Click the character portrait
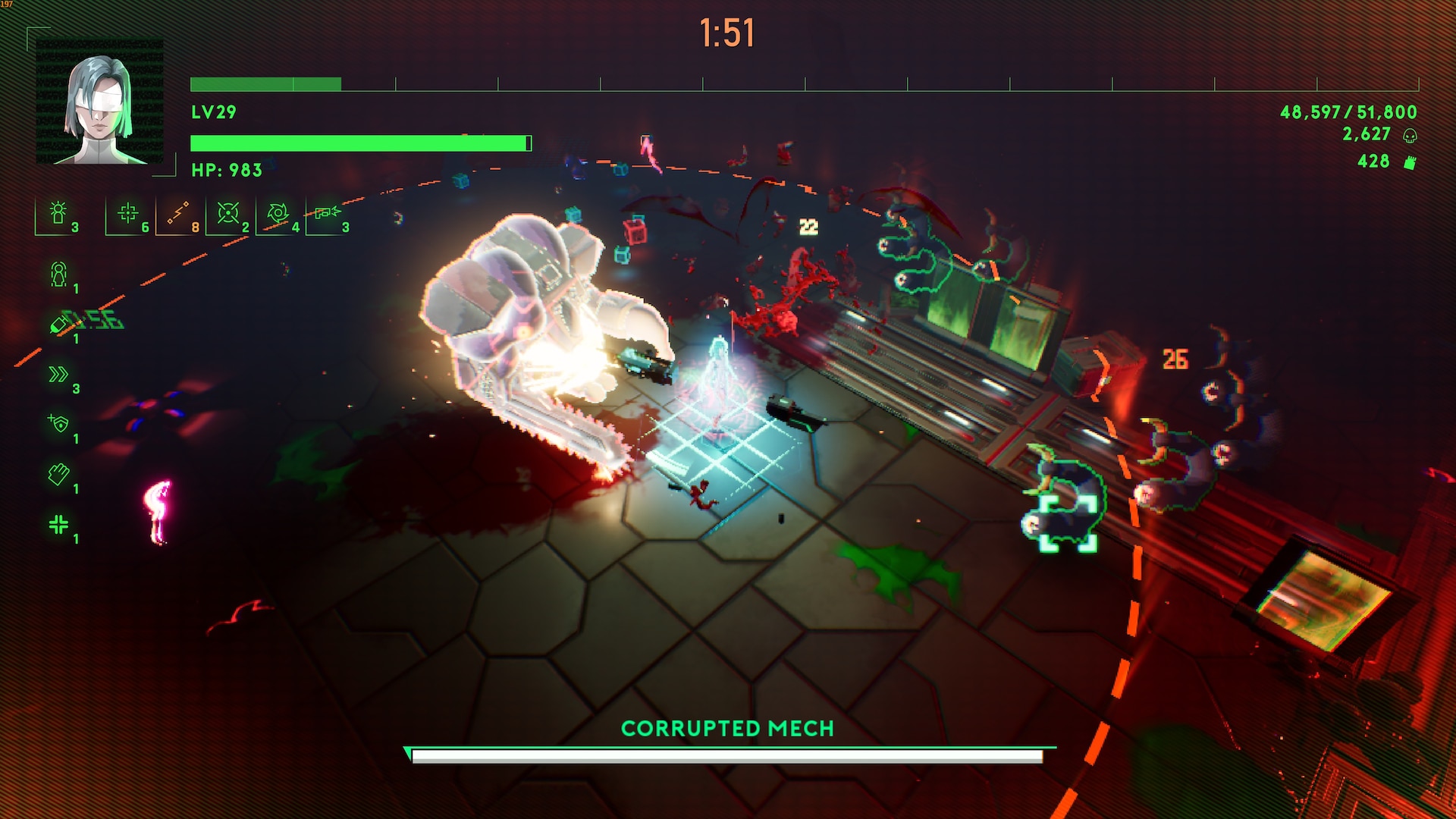 pyautogui.click(x=99, y=101)
